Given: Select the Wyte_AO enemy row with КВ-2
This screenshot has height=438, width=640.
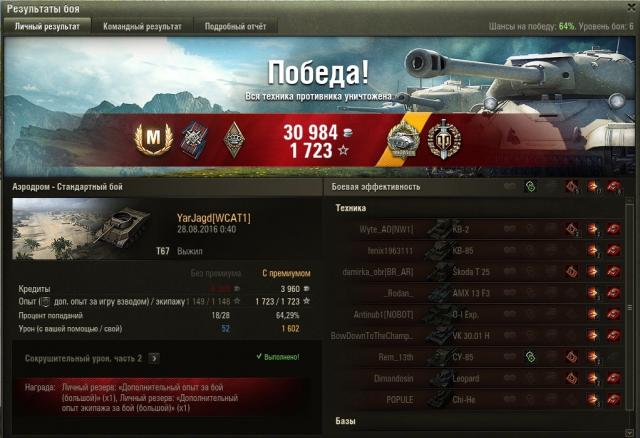Looking at the screenshot, I should coord(480,229).
